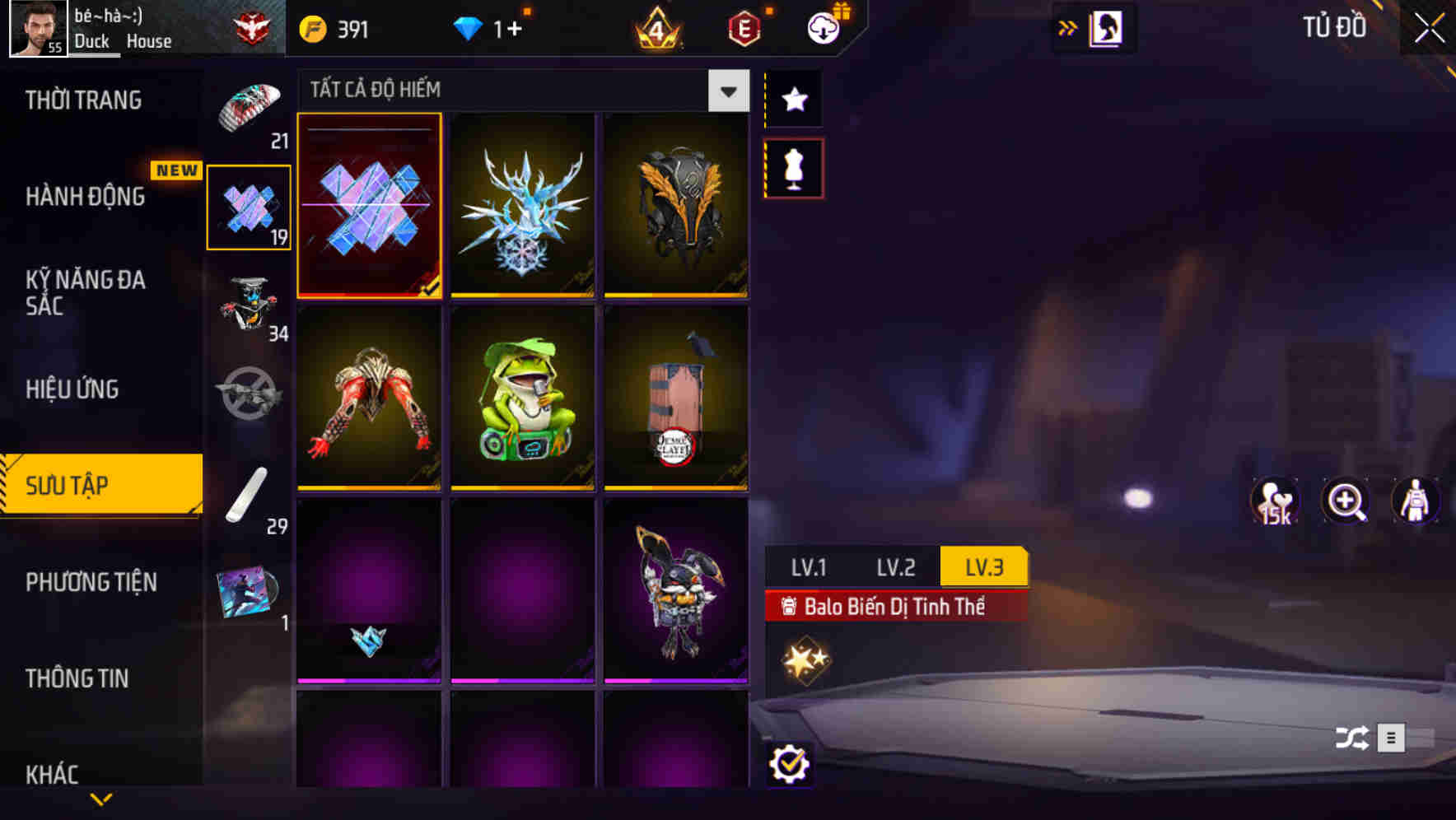Viewport: 1456px width, 820px height.
Task: Select HÀNH ĐỘNG in the sidebar menu
Action: point(85,197)
